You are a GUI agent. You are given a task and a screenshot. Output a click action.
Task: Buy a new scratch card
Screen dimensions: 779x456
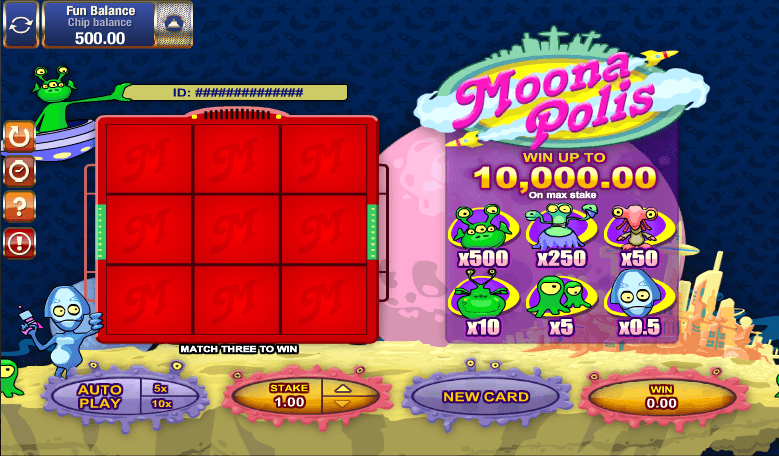(485, 396)
